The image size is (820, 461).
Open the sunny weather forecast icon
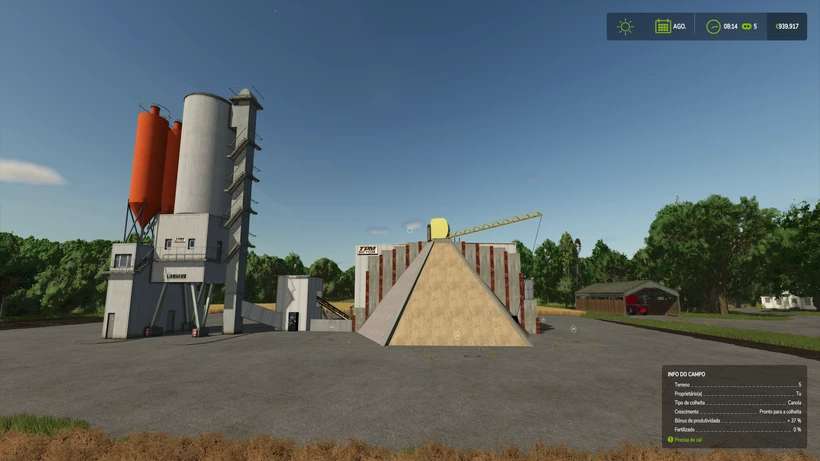[625, 27]
